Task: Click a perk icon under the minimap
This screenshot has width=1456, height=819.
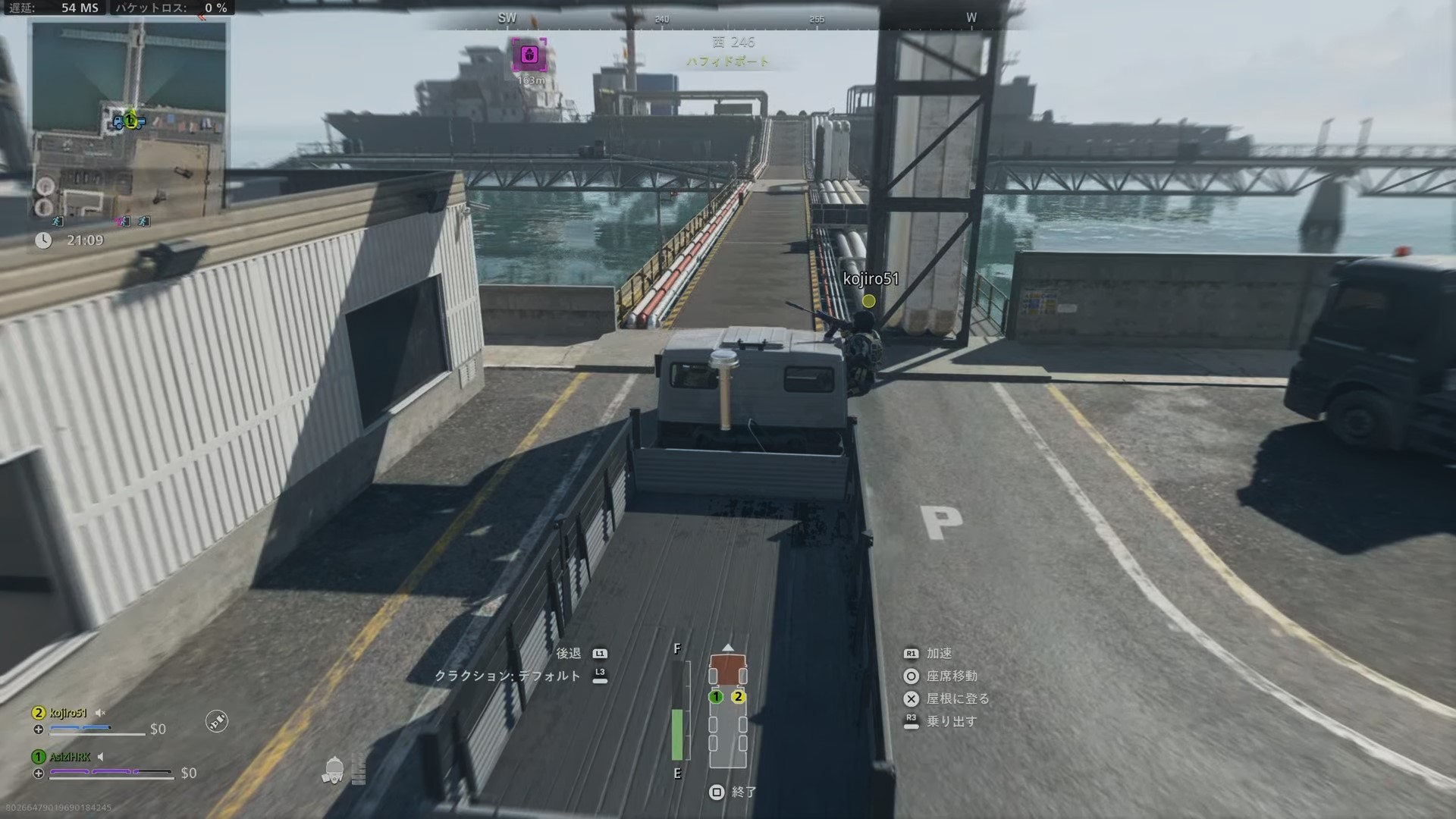Action: pyautogui.click(x=57, y=221)
